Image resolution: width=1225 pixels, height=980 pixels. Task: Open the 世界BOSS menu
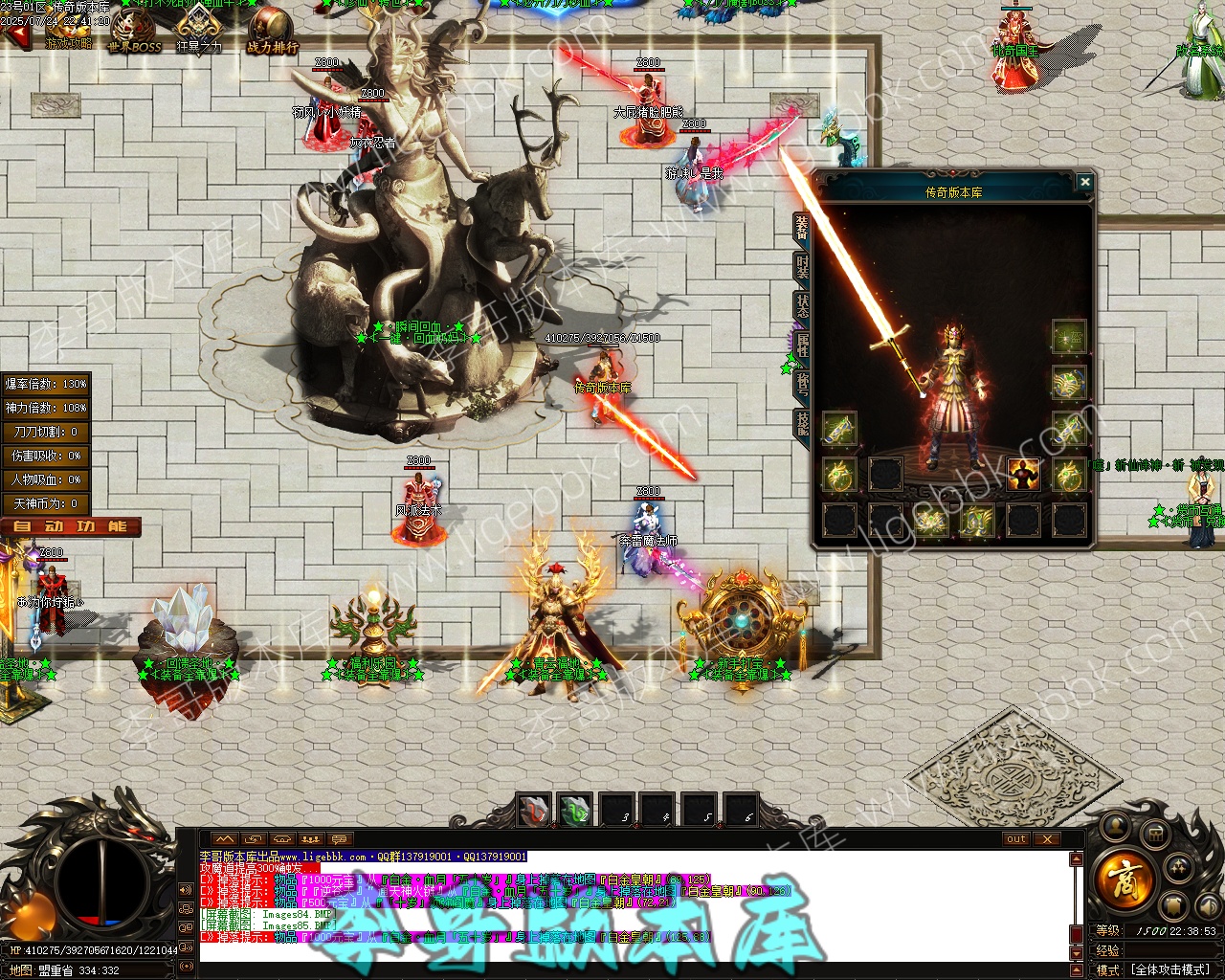coord(134,33)
